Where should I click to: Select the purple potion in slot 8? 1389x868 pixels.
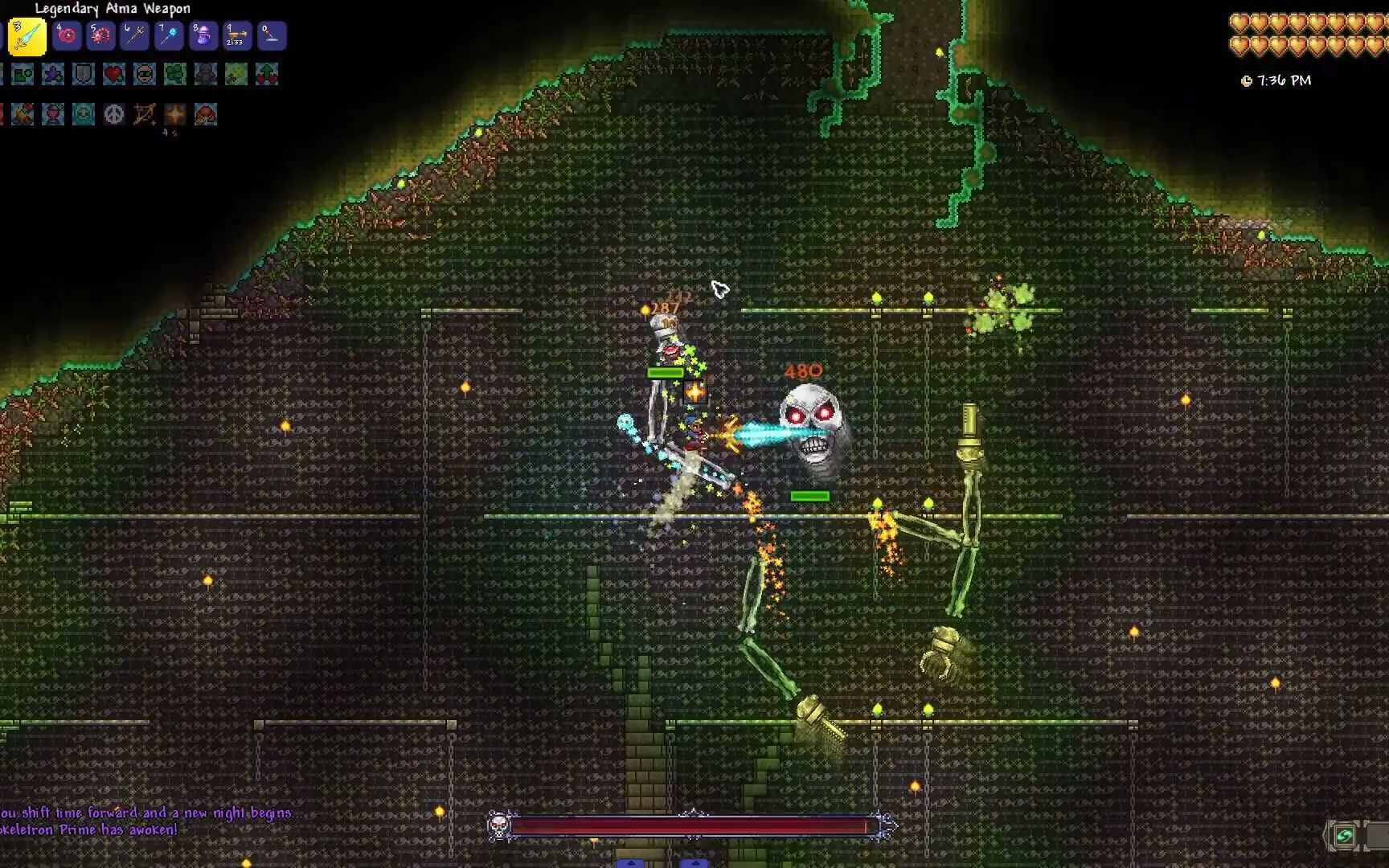pos(203,36)
